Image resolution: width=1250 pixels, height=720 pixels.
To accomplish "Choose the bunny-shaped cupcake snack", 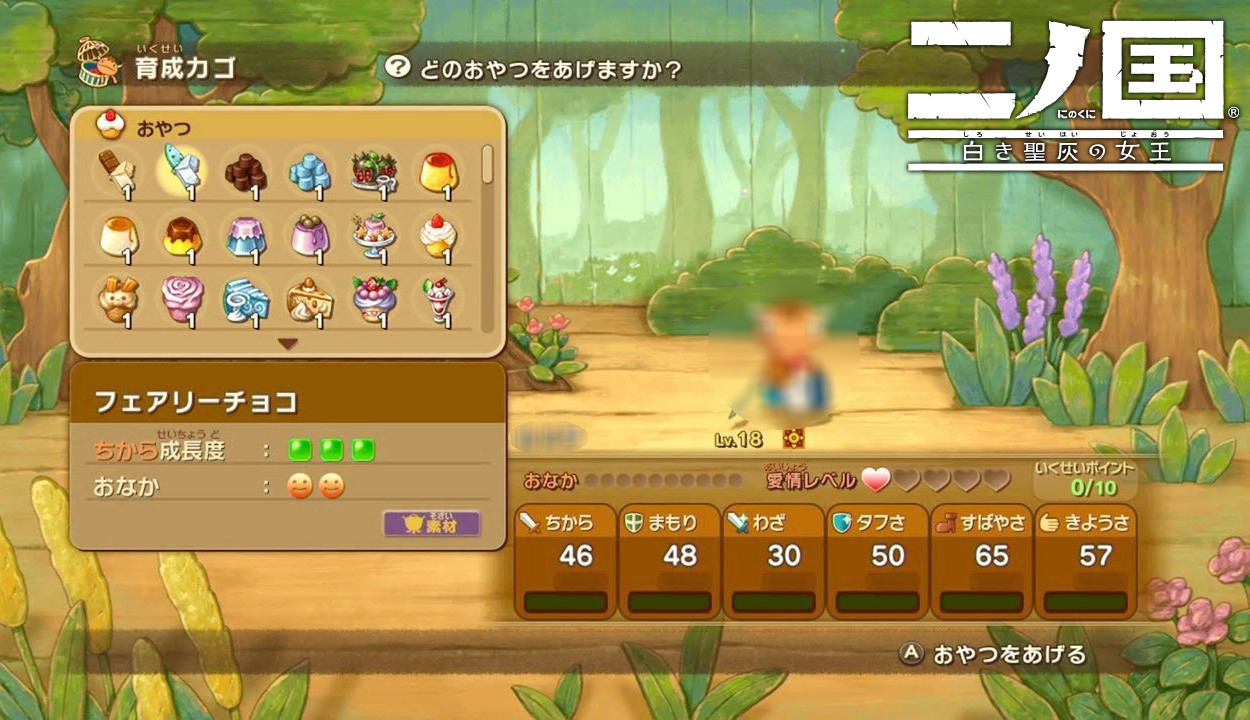I will click(x=116, y=300).
